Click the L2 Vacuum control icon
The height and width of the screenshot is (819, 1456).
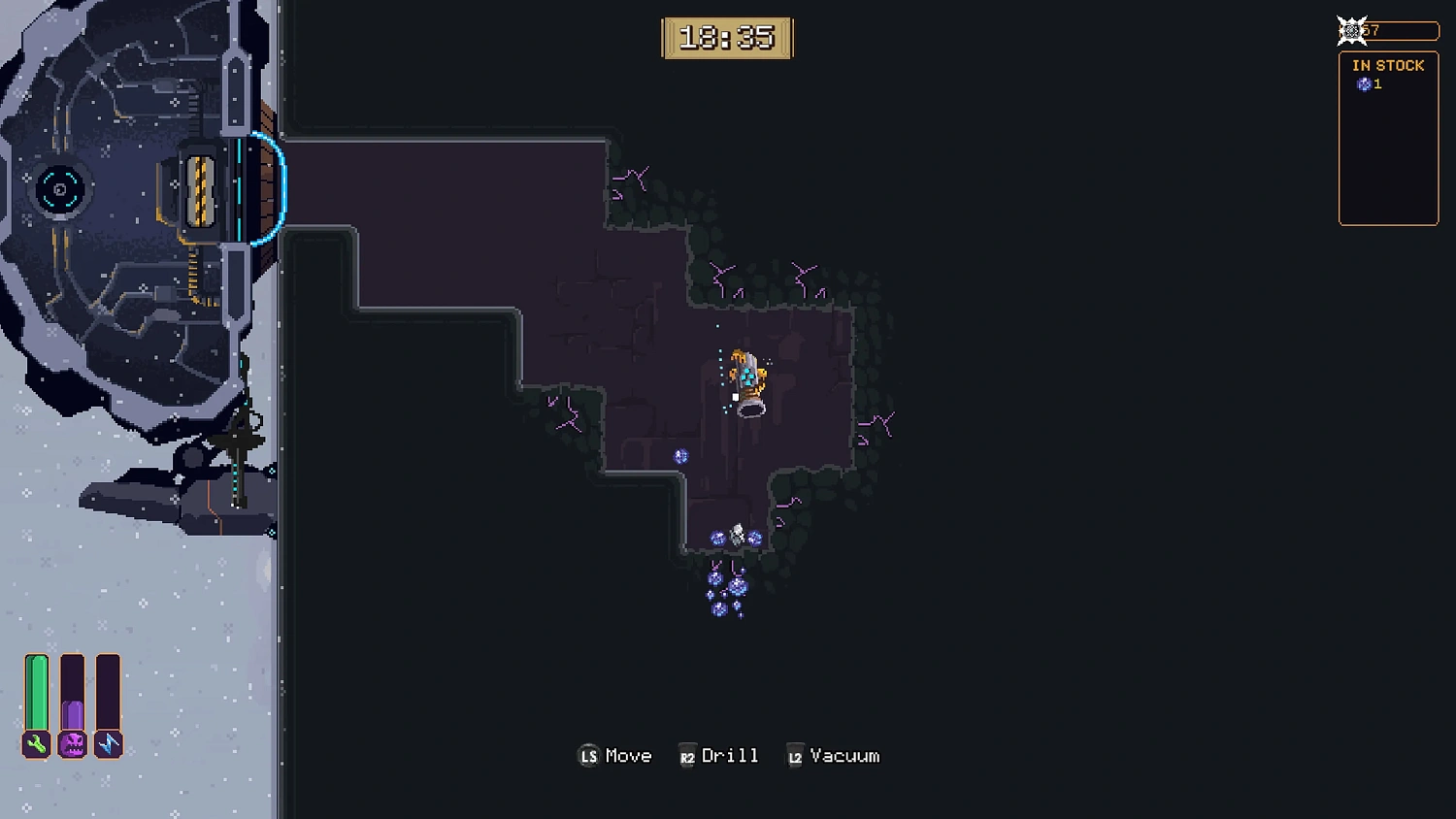(x=794, y=755)
